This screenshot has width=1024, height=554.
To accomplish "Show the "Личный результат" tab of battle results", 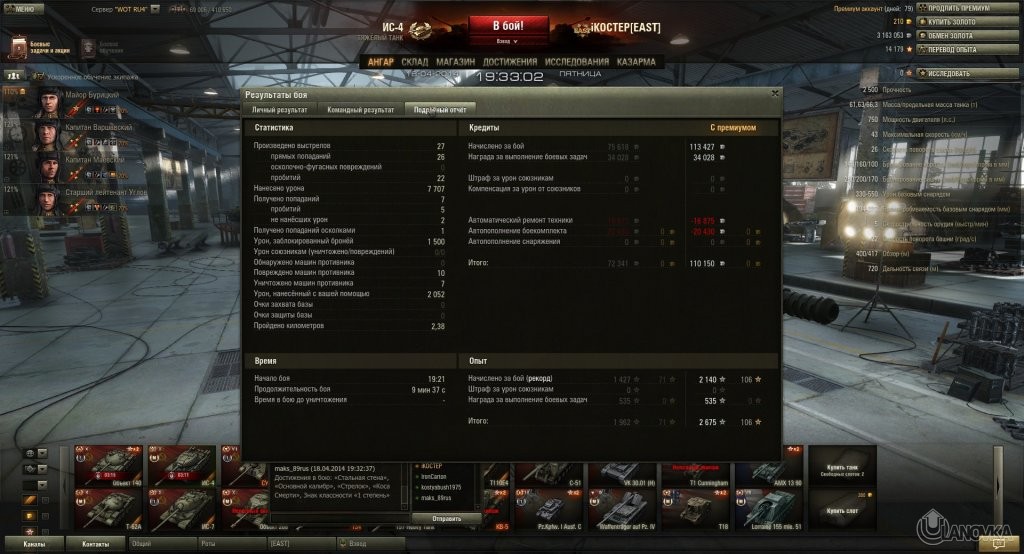I will click(x=279, y=108).
